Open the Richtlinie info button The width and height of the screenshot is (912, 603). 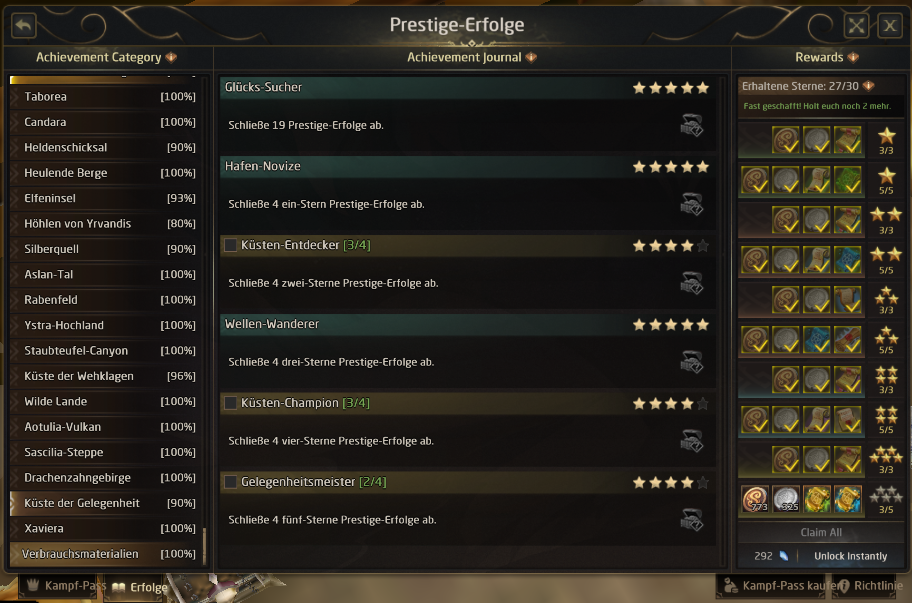pos(870,586)
